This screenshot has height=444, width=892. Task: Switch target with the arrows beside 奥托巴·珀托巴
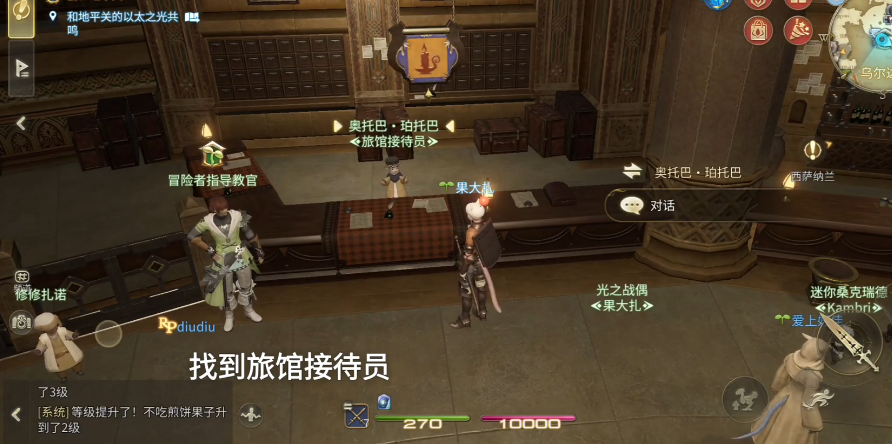coord(632,172)
